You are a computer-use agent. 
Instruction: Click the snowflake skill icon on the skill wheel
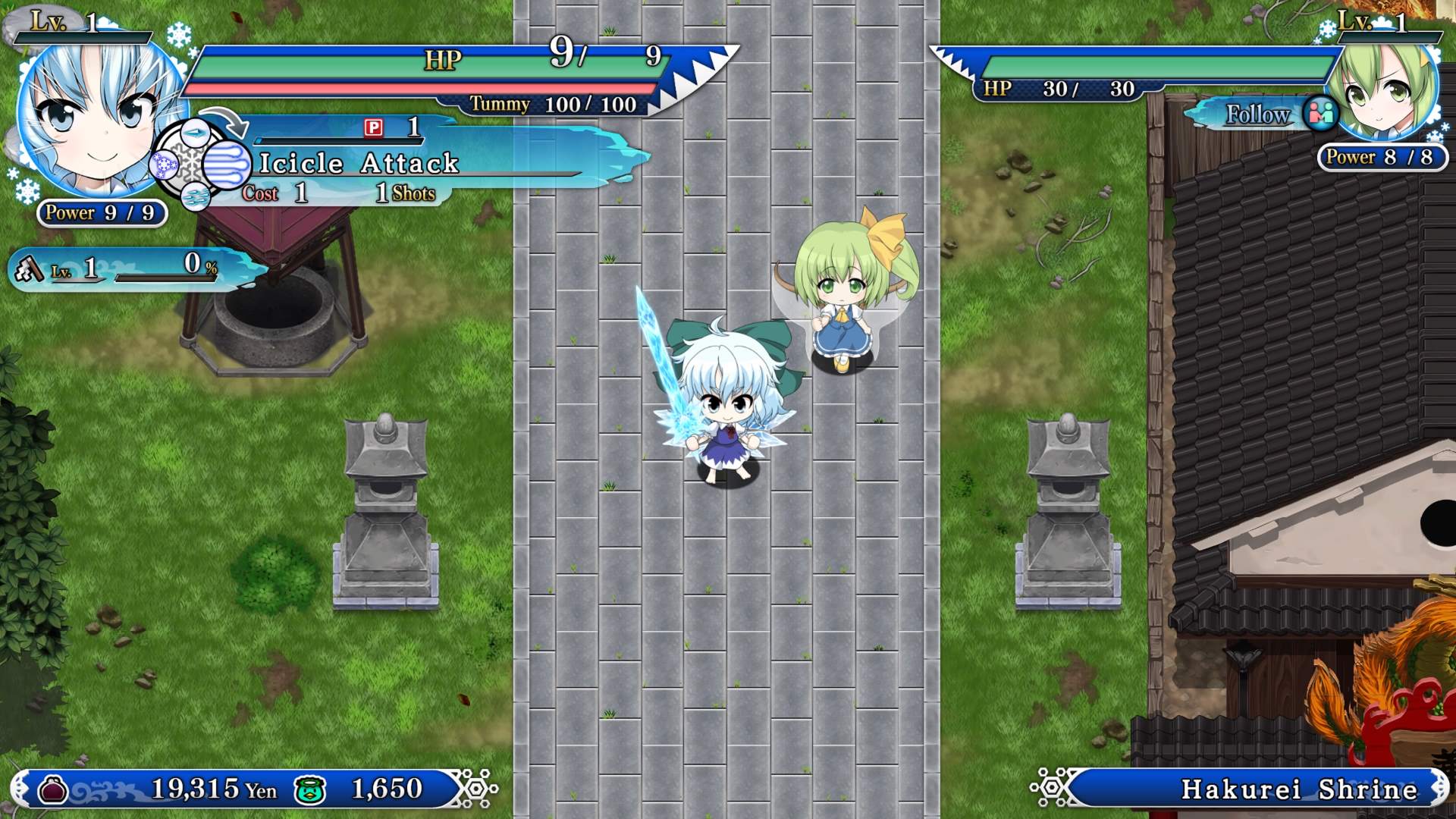click(163, 166)
